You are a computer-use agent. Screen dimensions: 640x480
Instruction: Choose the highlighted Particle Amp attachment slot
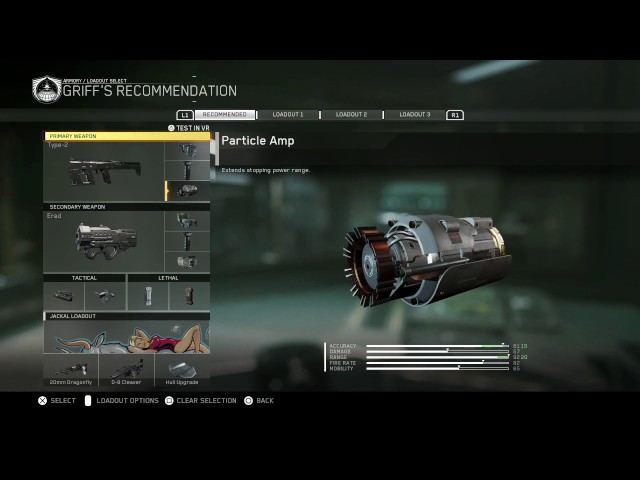[188, 191]
